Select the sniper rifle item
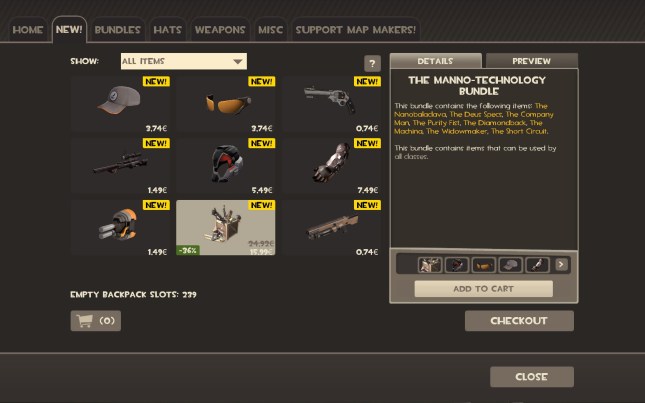Screen dimensions: 645x403 coord(122,166)
